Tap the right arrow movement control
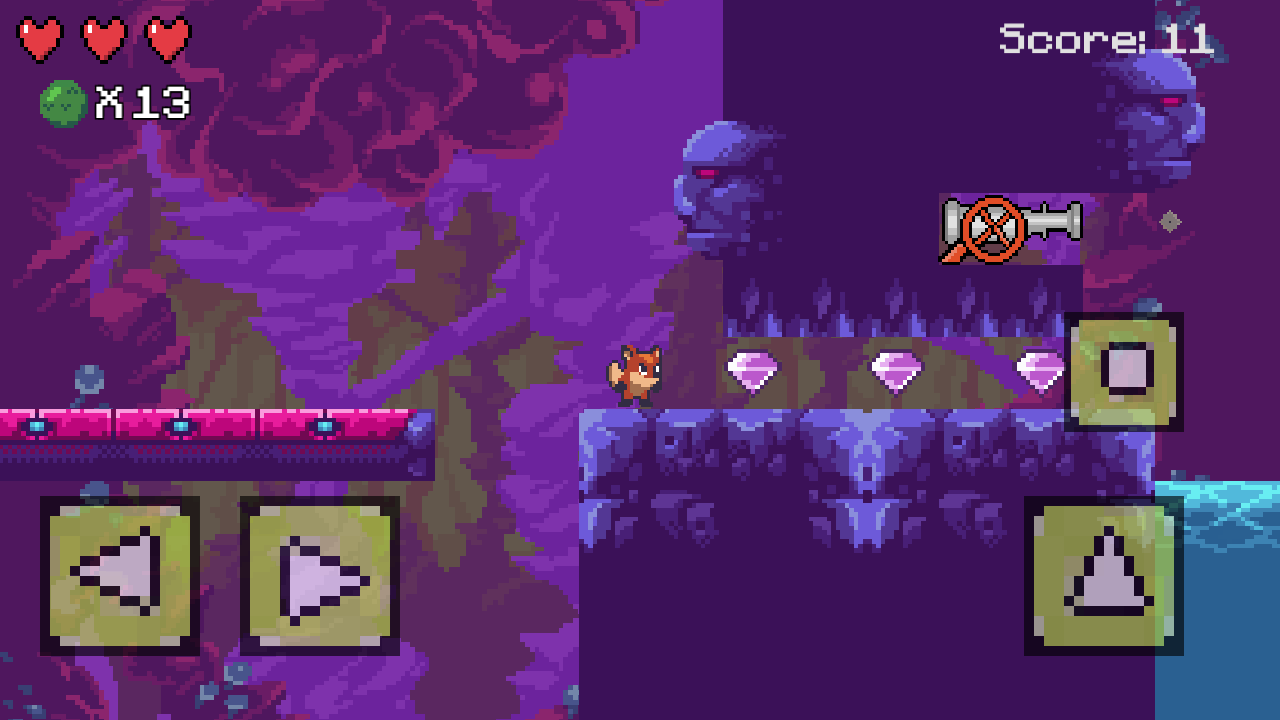1280x720 pixels. (318, 575)
